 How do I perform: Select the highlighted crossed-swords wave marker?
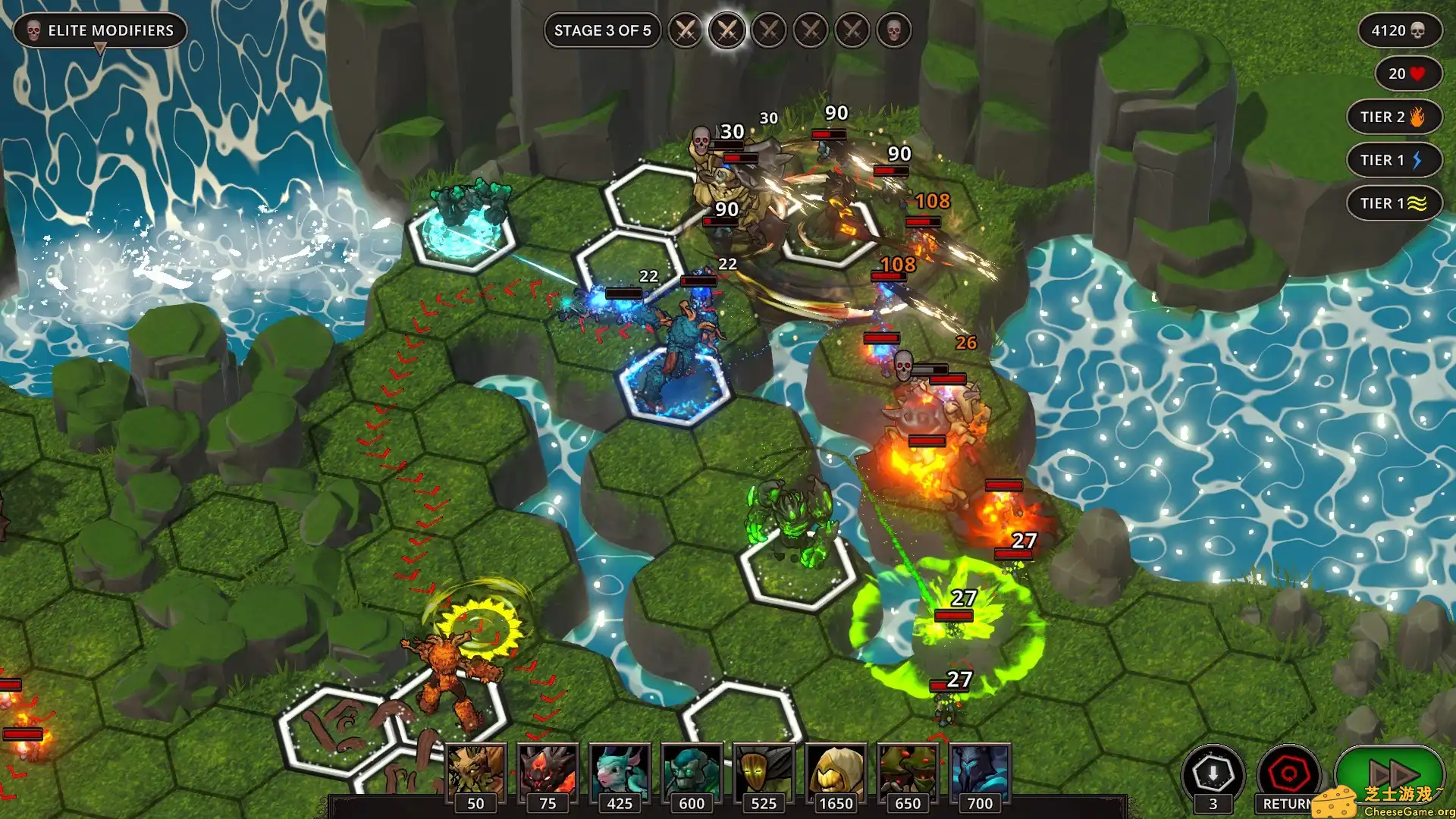pos(726,31)
